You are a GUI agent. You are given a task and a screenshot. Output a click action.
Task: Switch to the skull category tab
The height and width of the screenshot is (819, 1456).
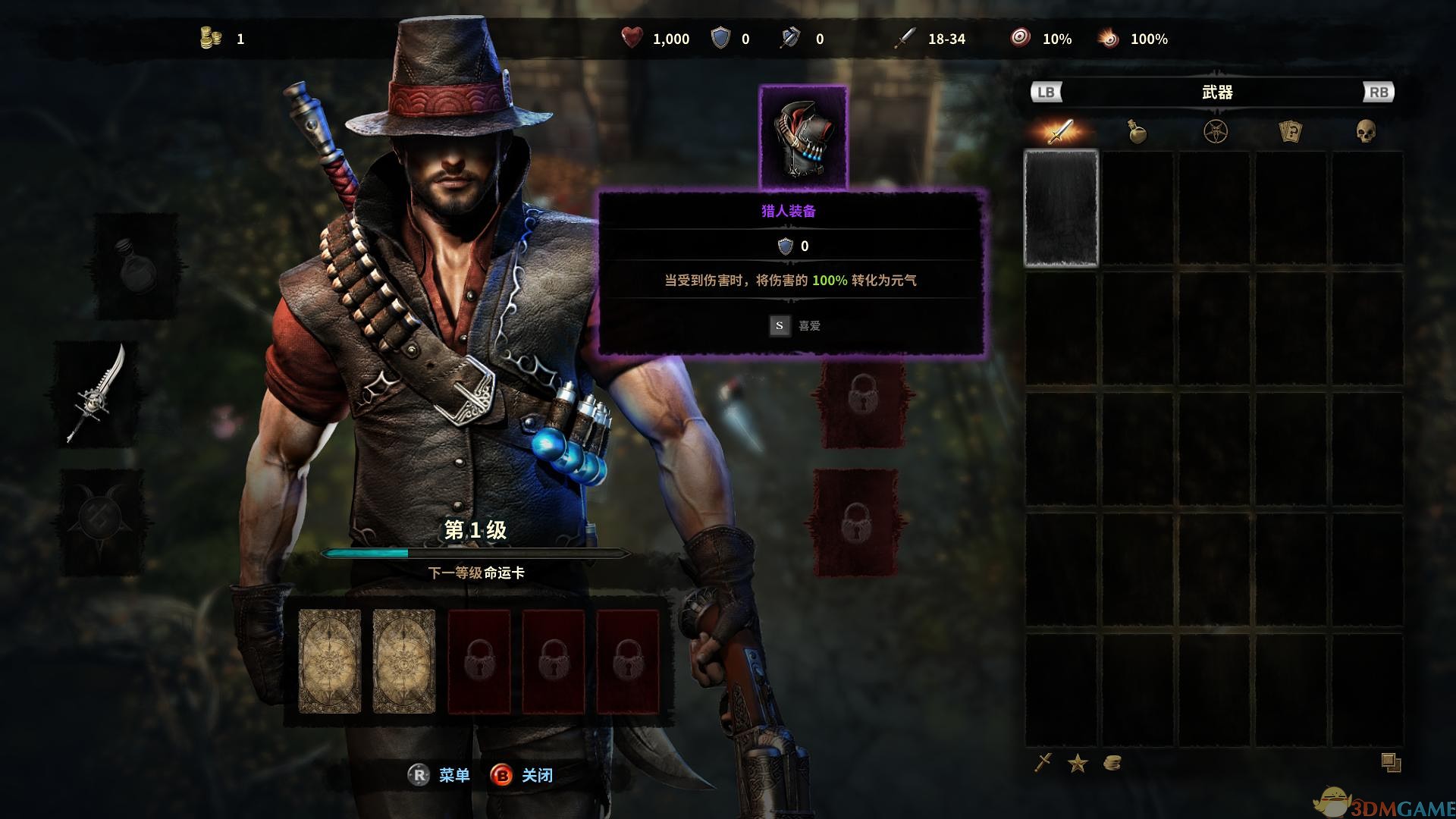1366,132
